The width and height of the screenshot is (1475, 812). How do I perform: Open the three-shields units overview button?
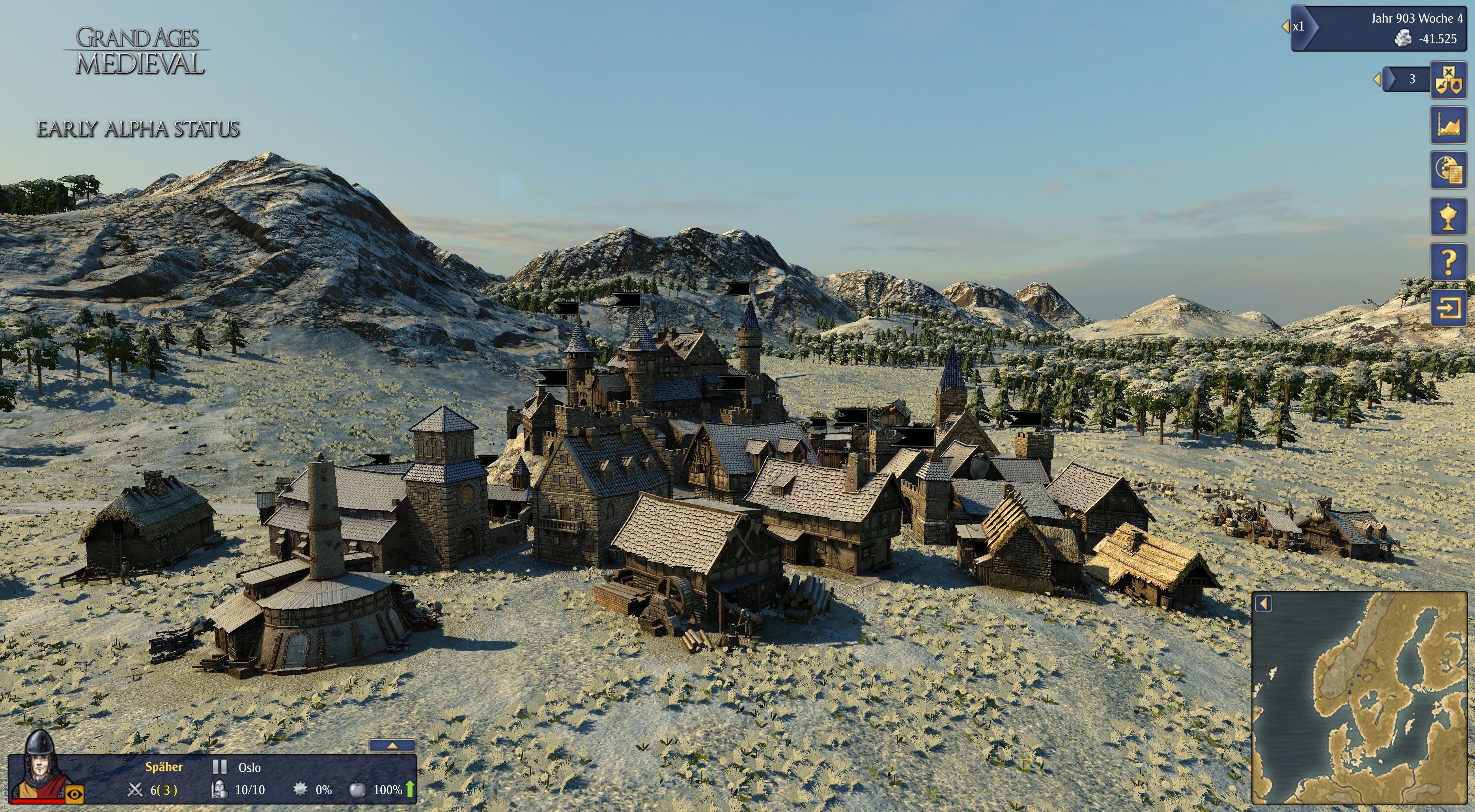(1448, 80)
